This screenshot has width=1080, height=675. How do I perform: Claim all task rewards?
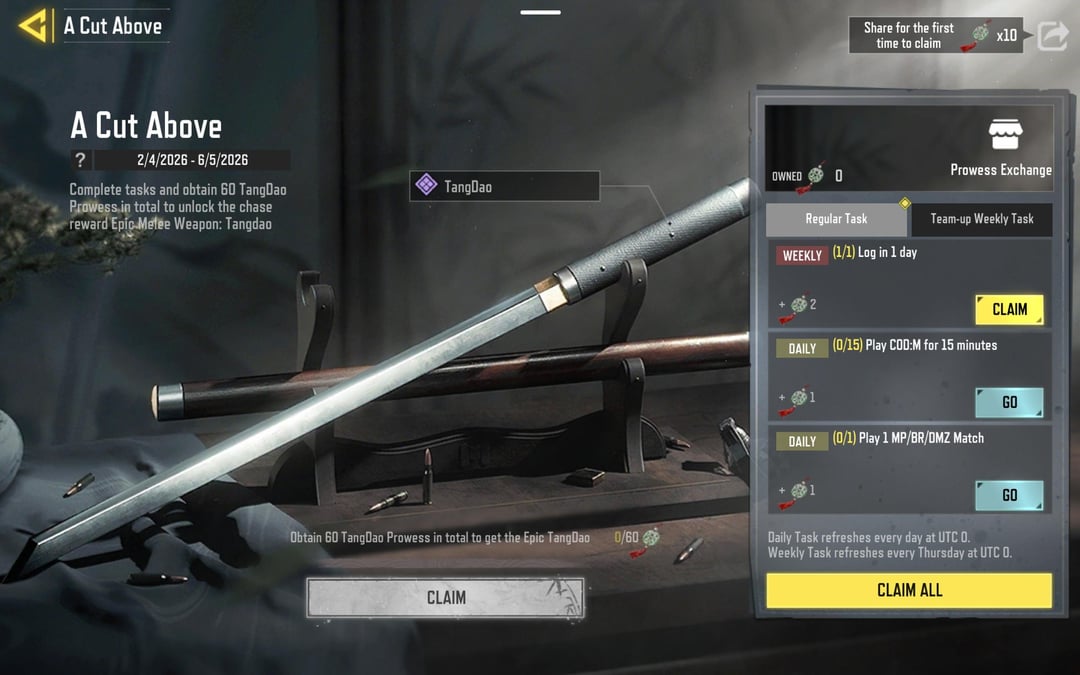tap(909, 590)
